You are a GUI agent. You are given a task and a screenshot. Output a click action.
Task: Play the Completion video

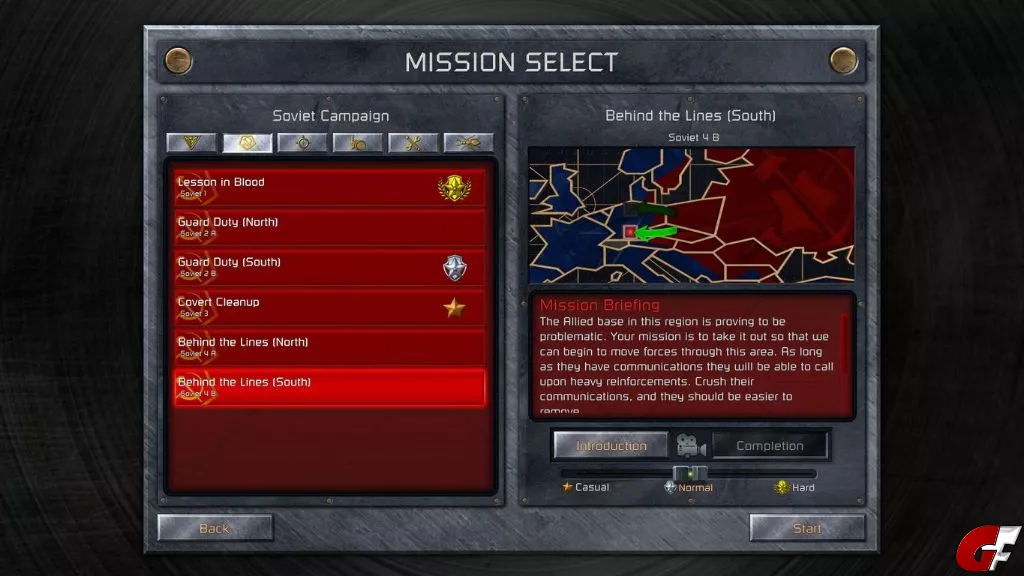(x=769, y=446)
